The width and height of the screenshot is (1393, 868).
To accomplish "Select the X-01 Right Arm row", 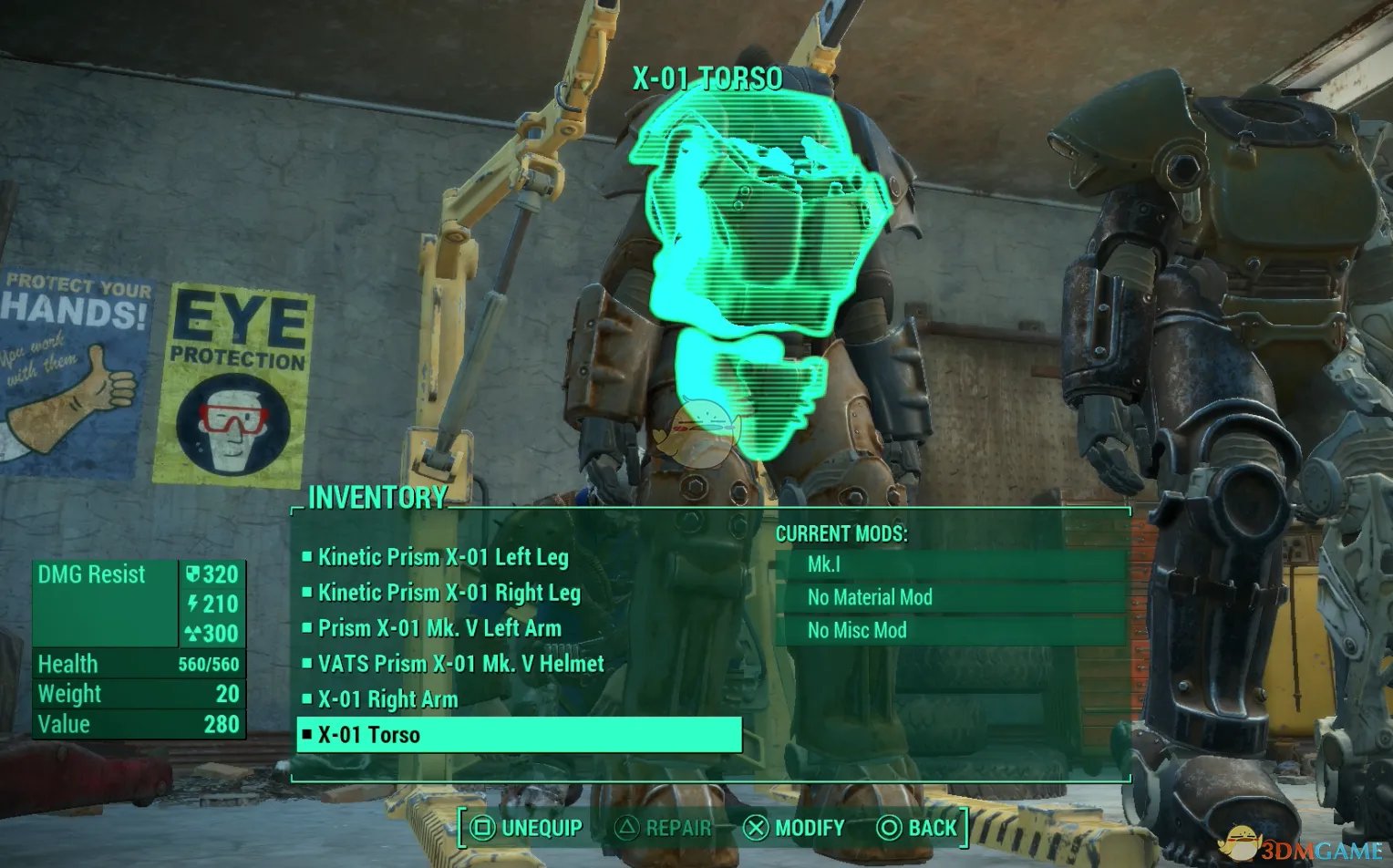I will (387, 699).
